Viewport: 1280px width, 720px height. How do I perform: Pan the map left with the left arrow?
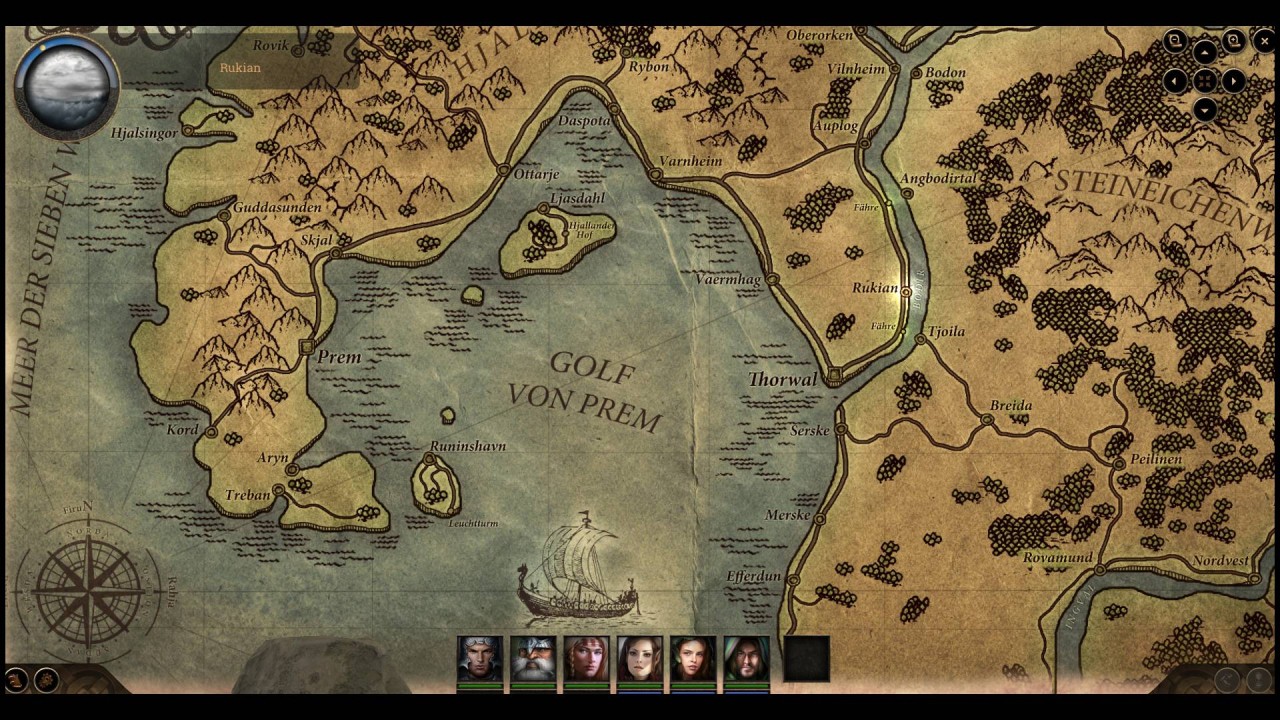point(1176,81)
